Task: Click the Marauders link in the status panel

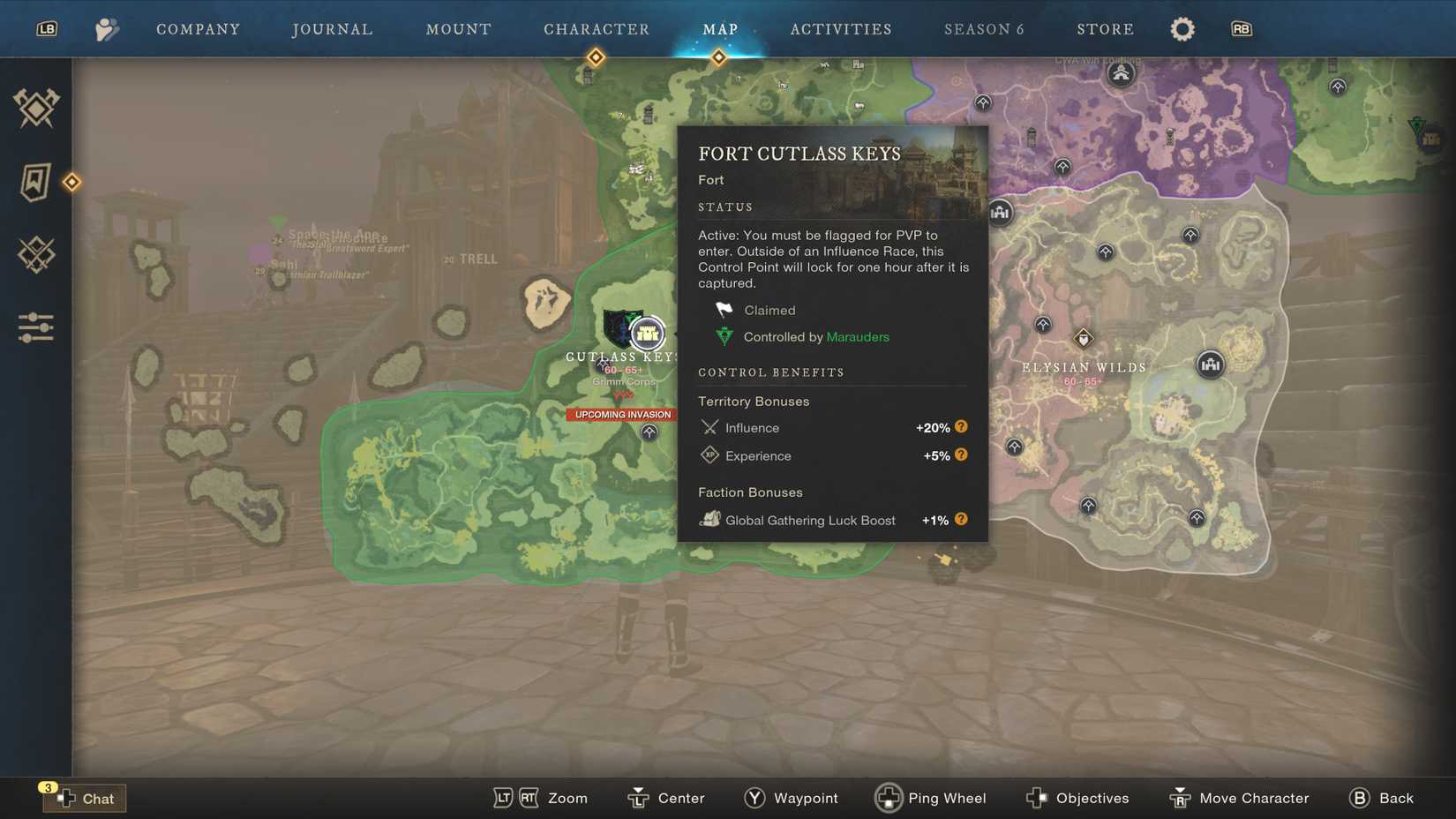Action: coord(857,336)
